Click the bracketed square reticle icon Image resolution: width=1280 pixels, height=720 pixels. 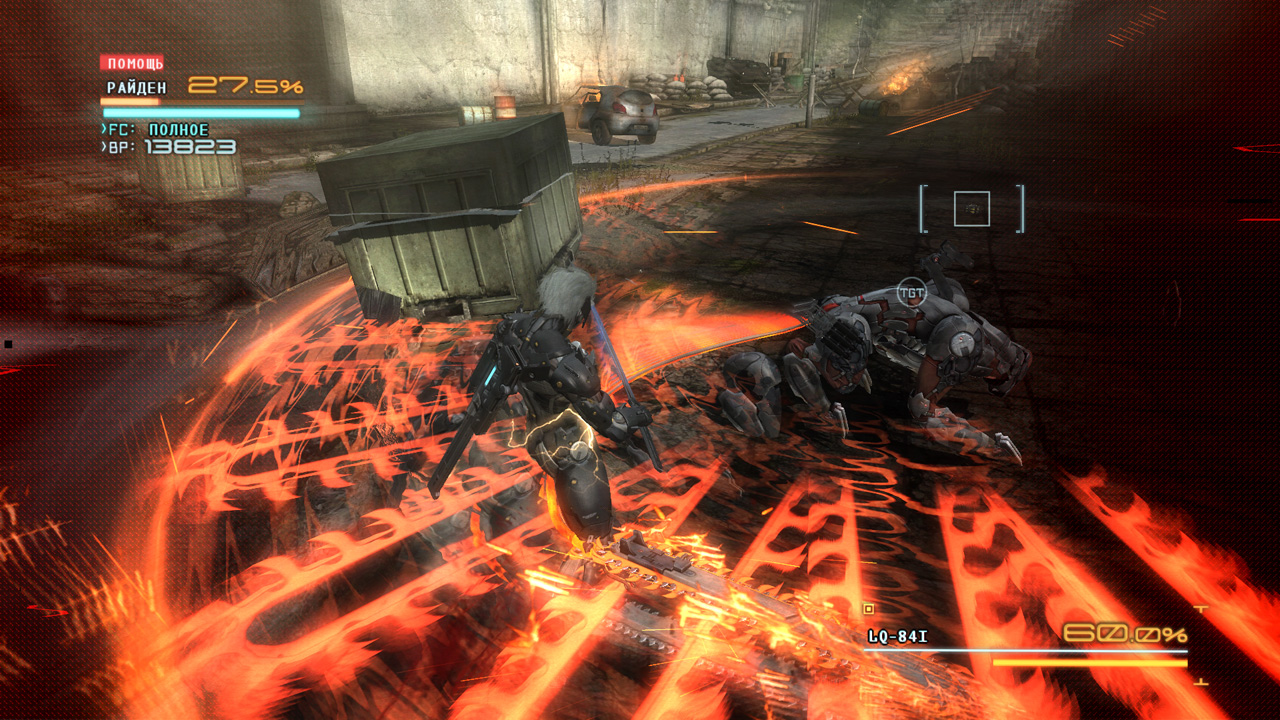coord(971,209)
